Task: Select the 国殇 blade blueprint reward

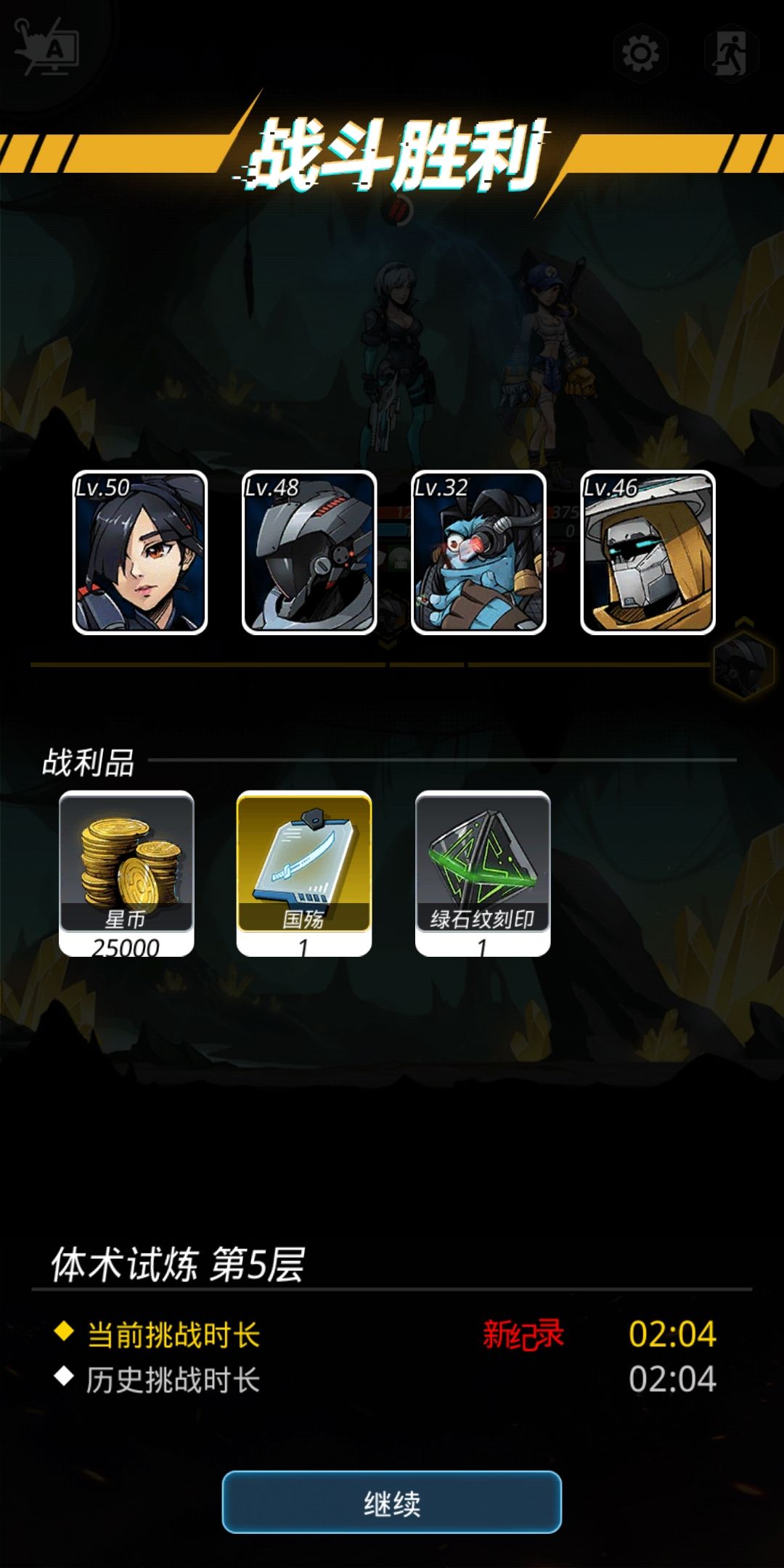Action: (304, 871)
